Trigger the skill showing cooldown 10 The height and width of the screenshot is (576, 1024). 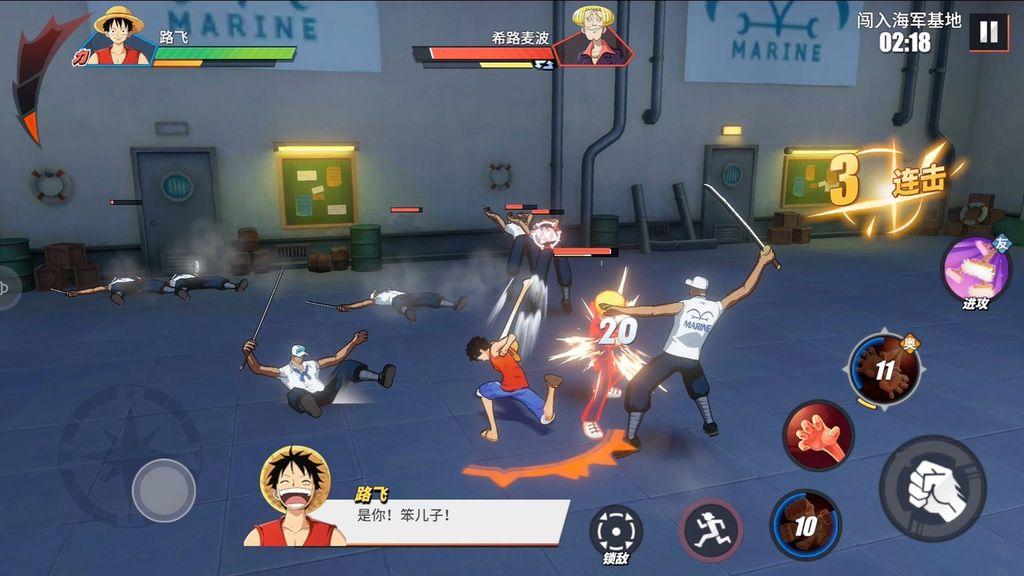coord(805,525)
